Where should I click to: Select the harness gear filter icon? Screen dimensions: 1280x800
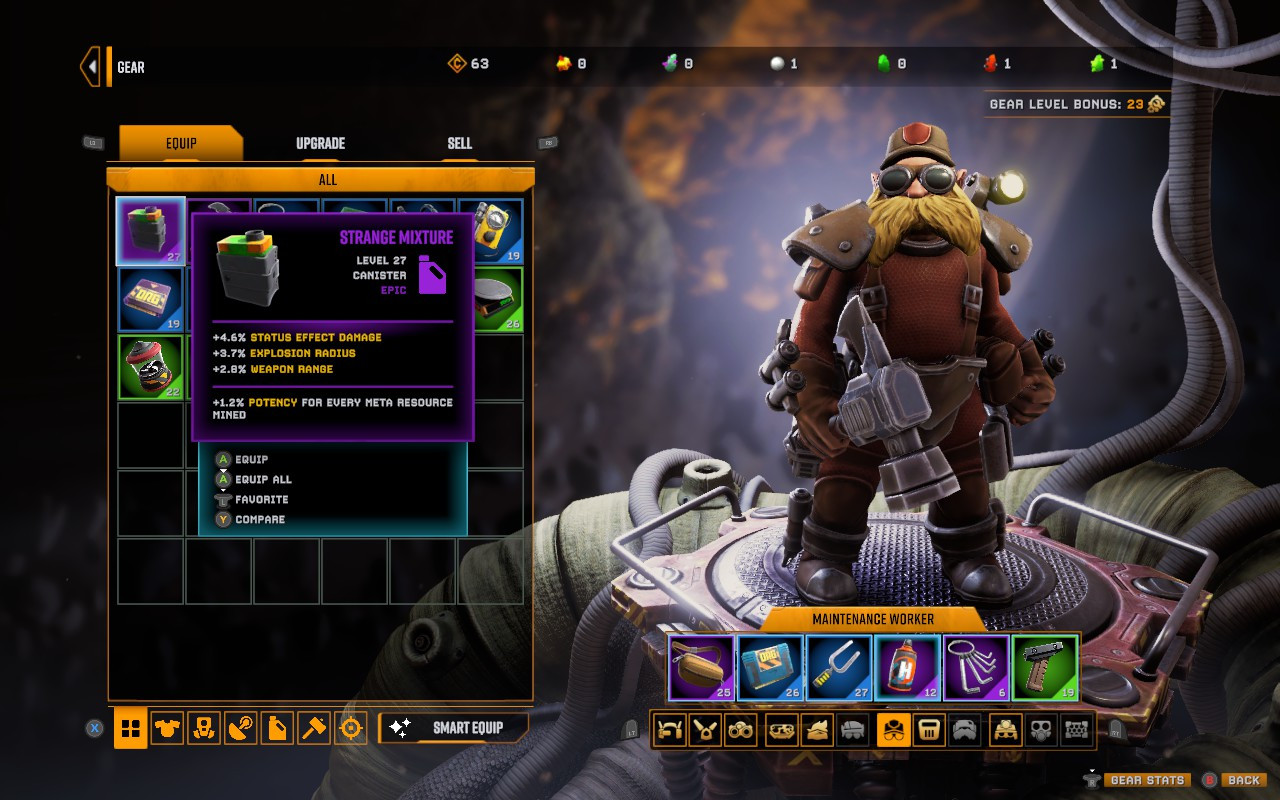pyautogui.click(x=203, y=729)
